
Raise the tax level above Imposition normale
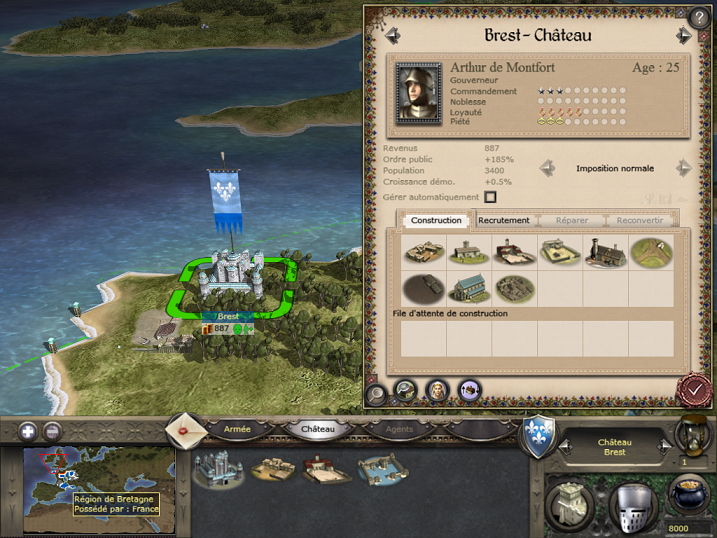click(683, 168)
